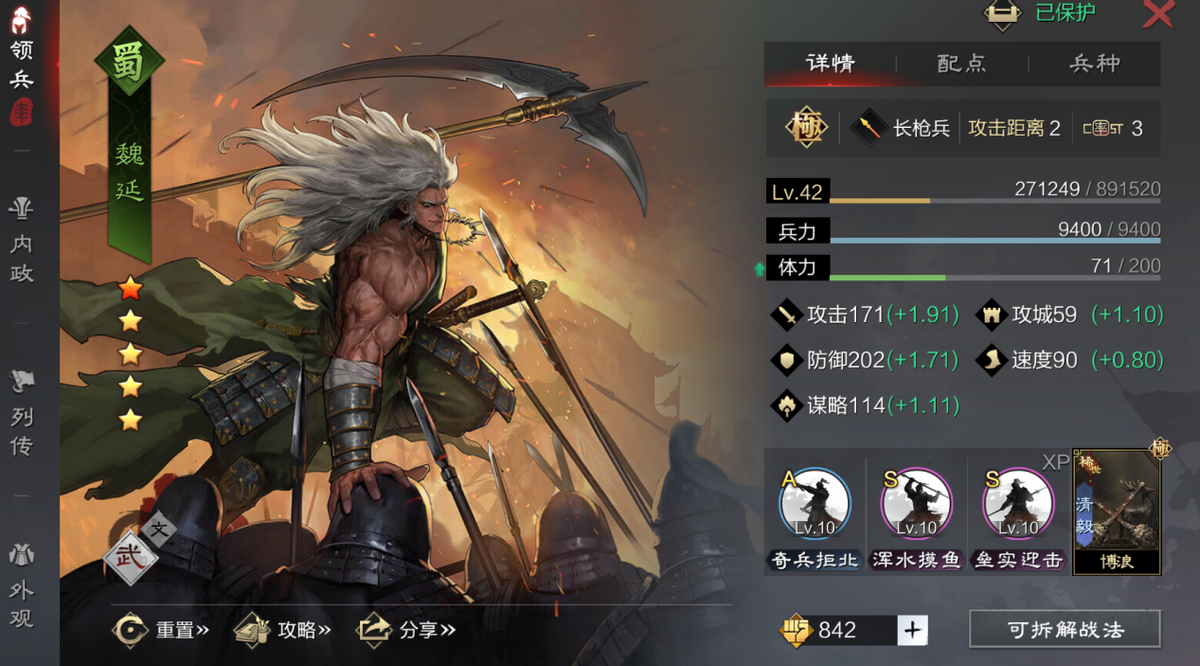1200x666 pixels.
Task: Tap the 长枪兵 troop type icon
Action: [867, 128]
